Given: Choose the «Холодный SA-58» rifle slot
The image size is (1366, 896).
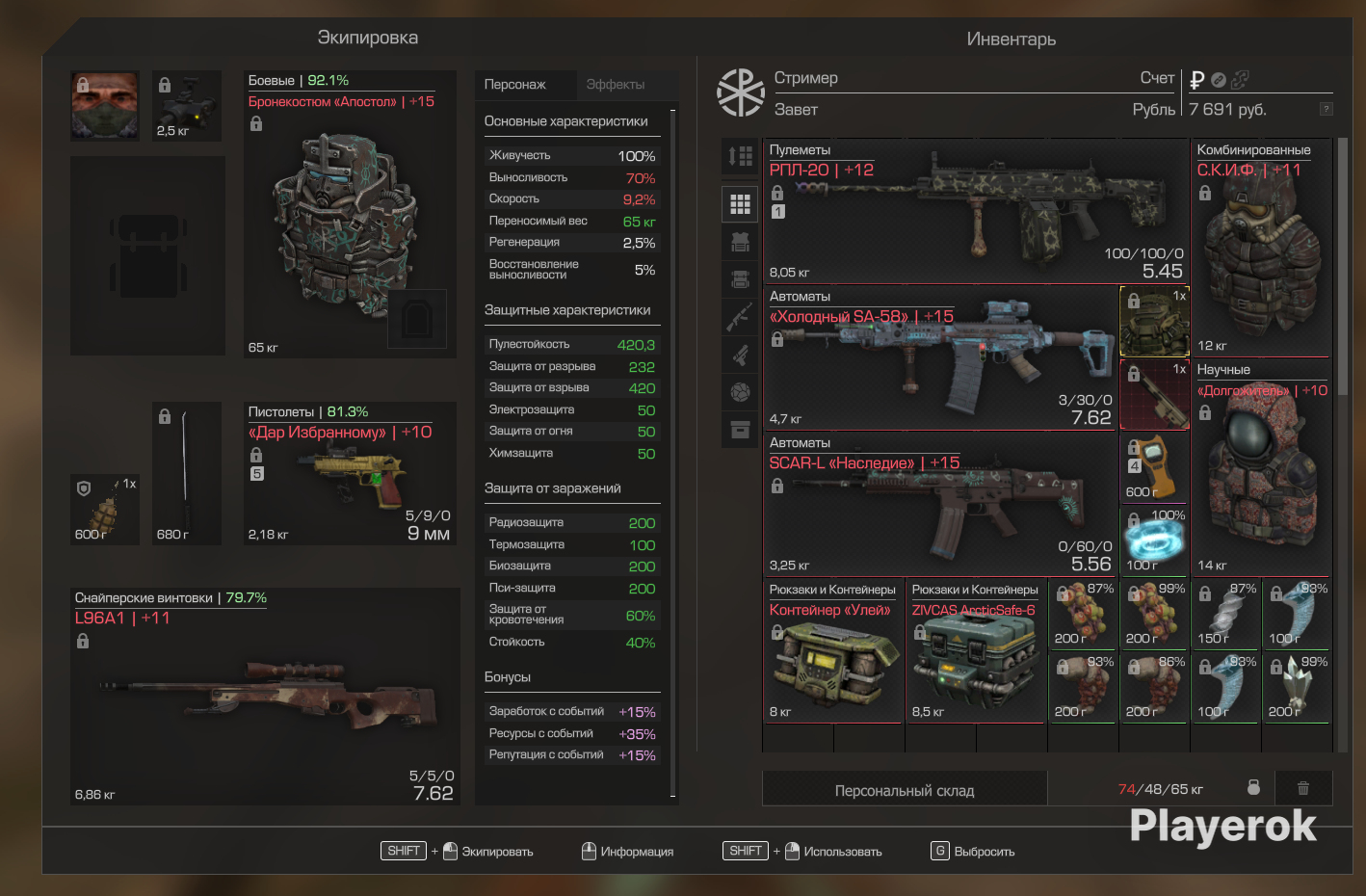Looking at the screenshot, I should pos(940,358).
